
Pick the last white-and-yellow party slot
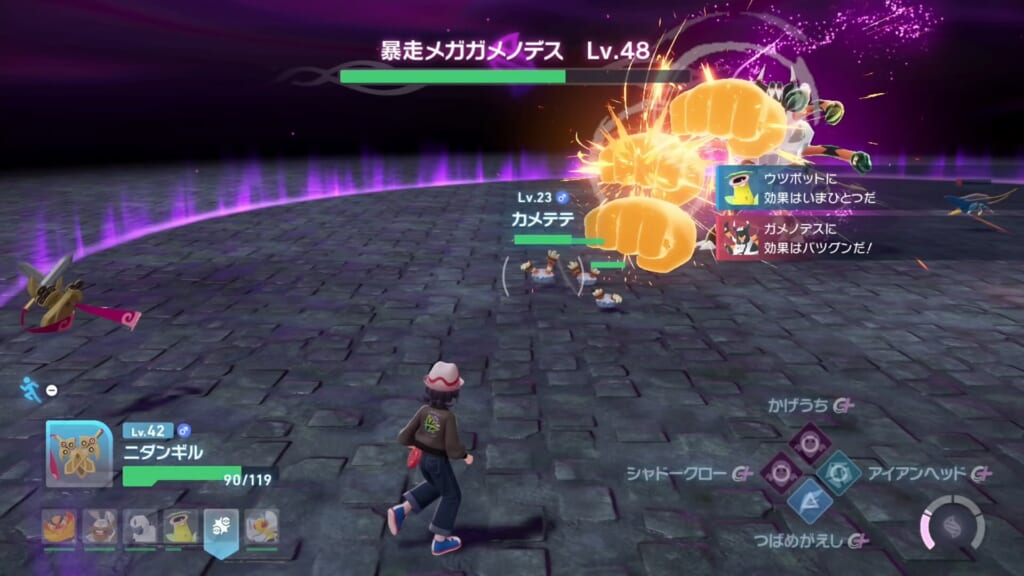[262, 525]
